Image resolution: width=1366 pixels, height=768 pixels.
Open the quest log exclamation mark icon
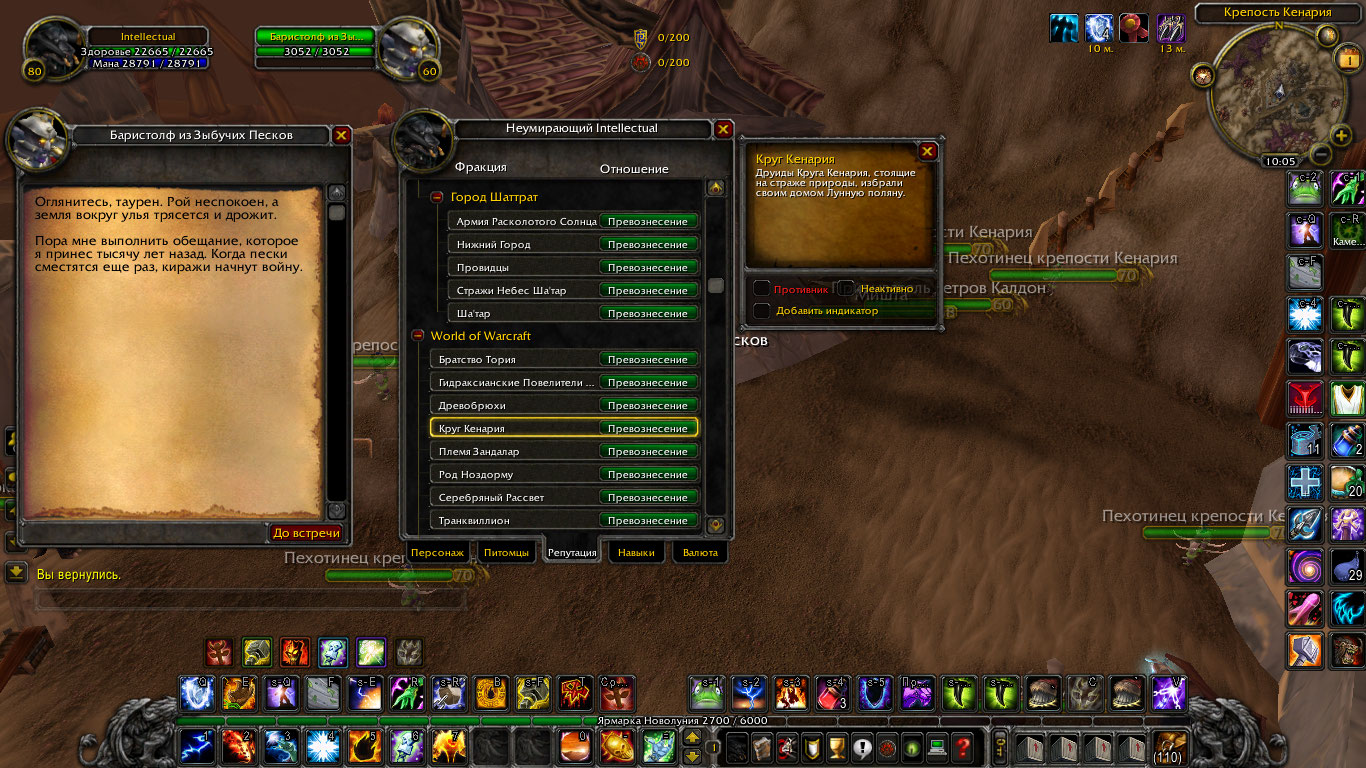[862, 747]
